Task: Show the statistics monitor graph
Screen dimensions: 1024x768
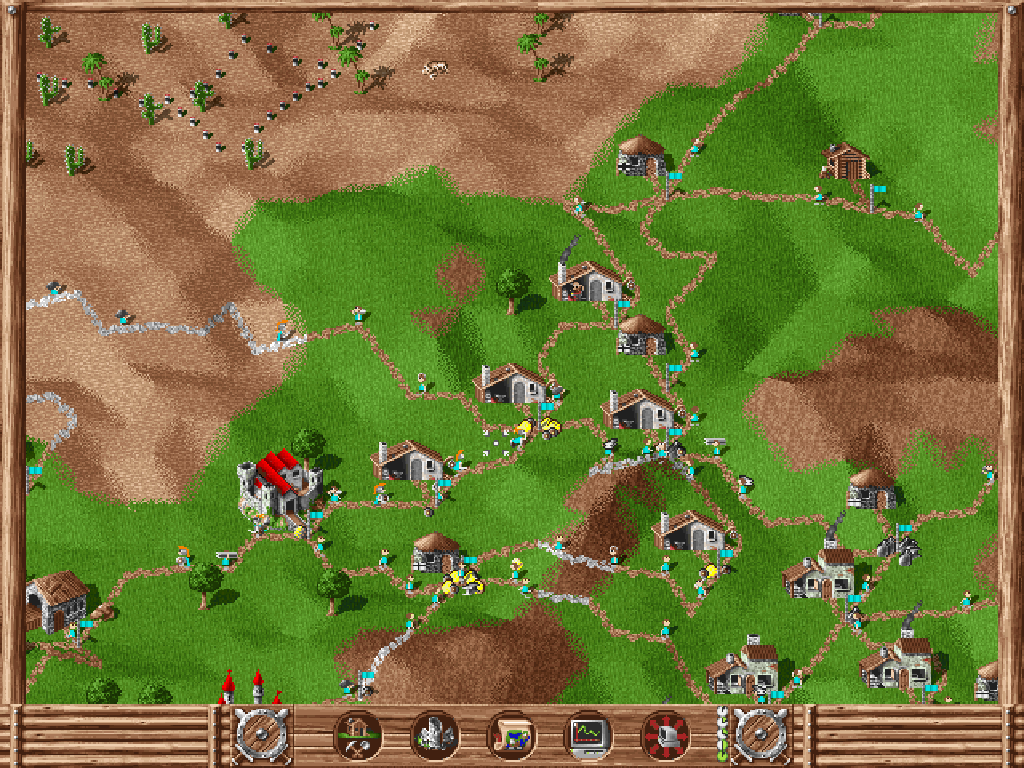Action: pyautogui.click(x=588, y=736)
